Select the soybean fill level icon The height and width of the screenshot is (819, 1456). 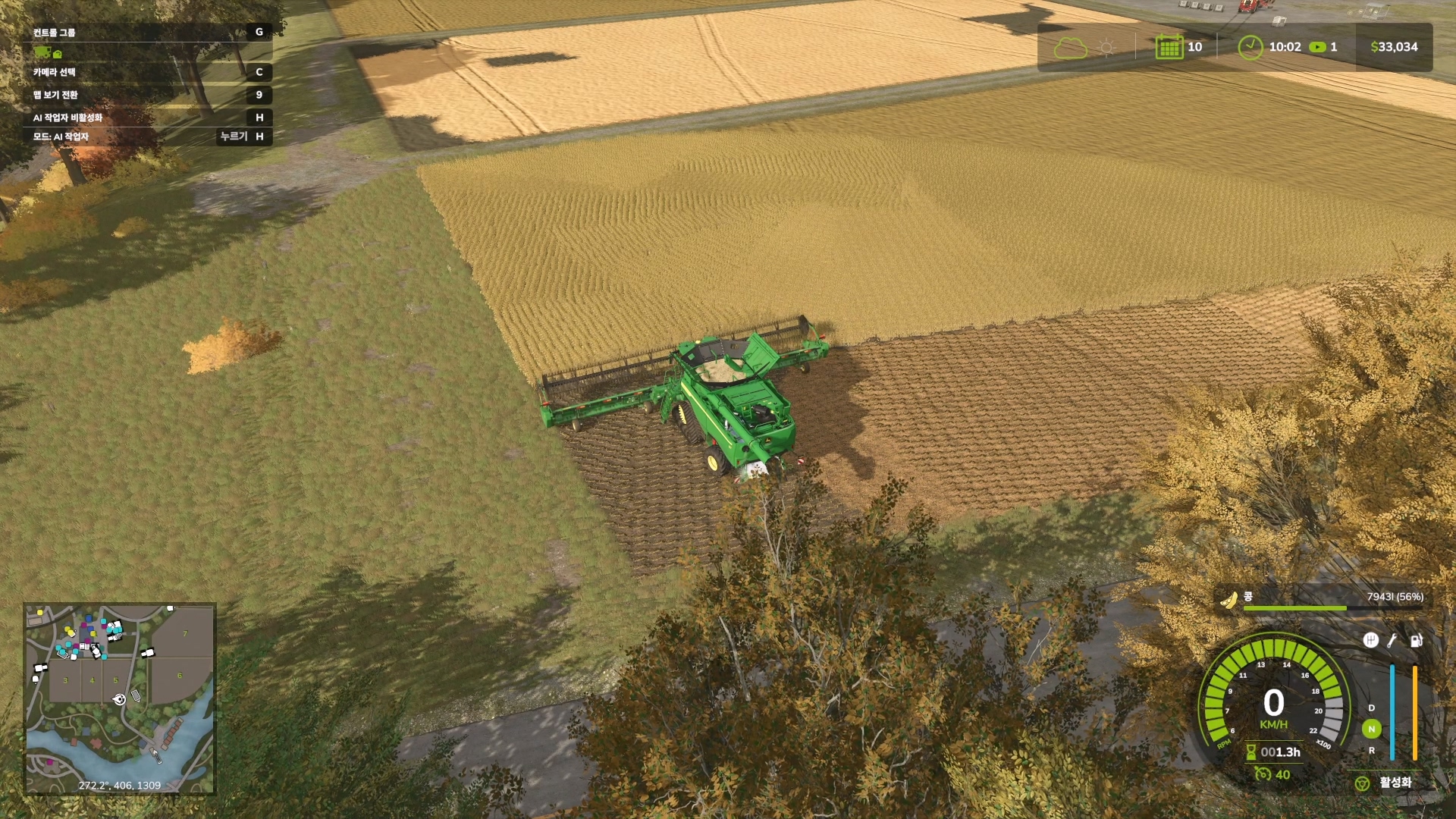tap(1228, 600)
